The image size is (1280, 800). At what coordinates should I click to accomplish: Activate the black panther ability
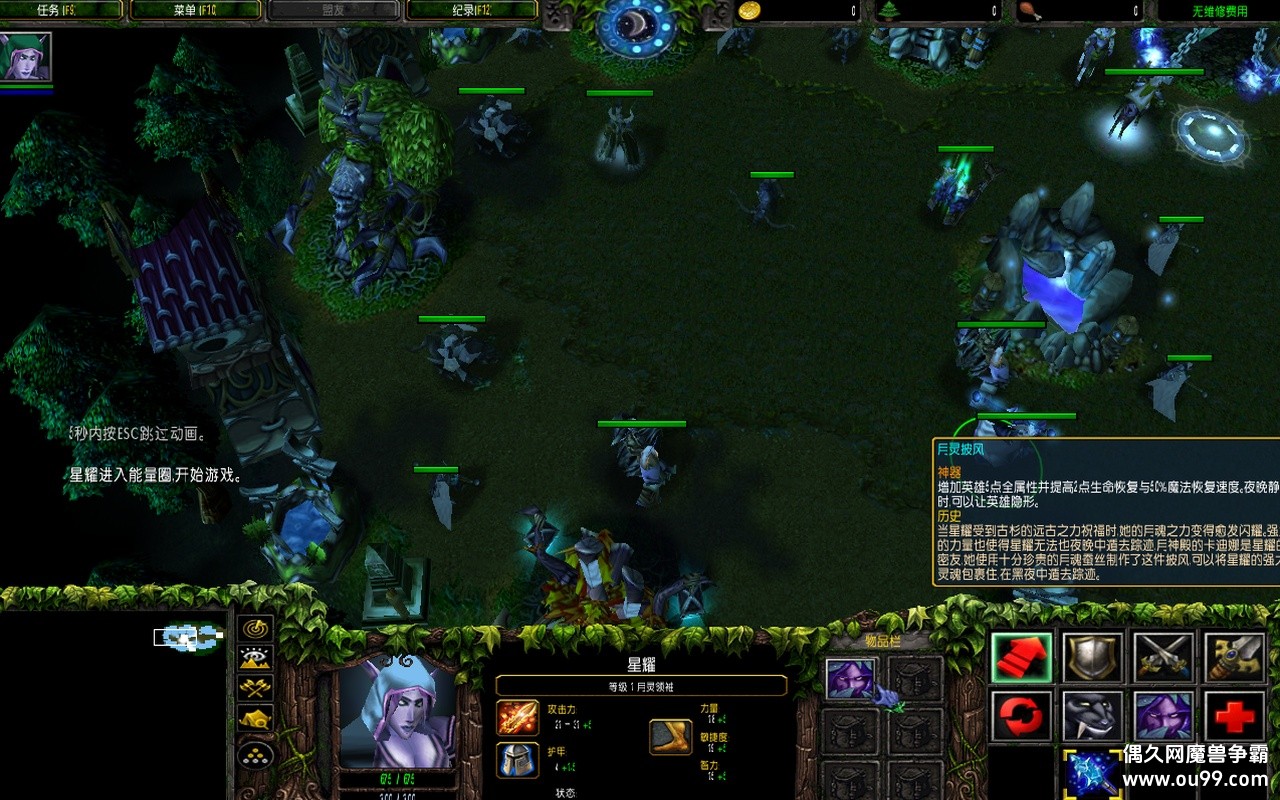(1092, 717)
